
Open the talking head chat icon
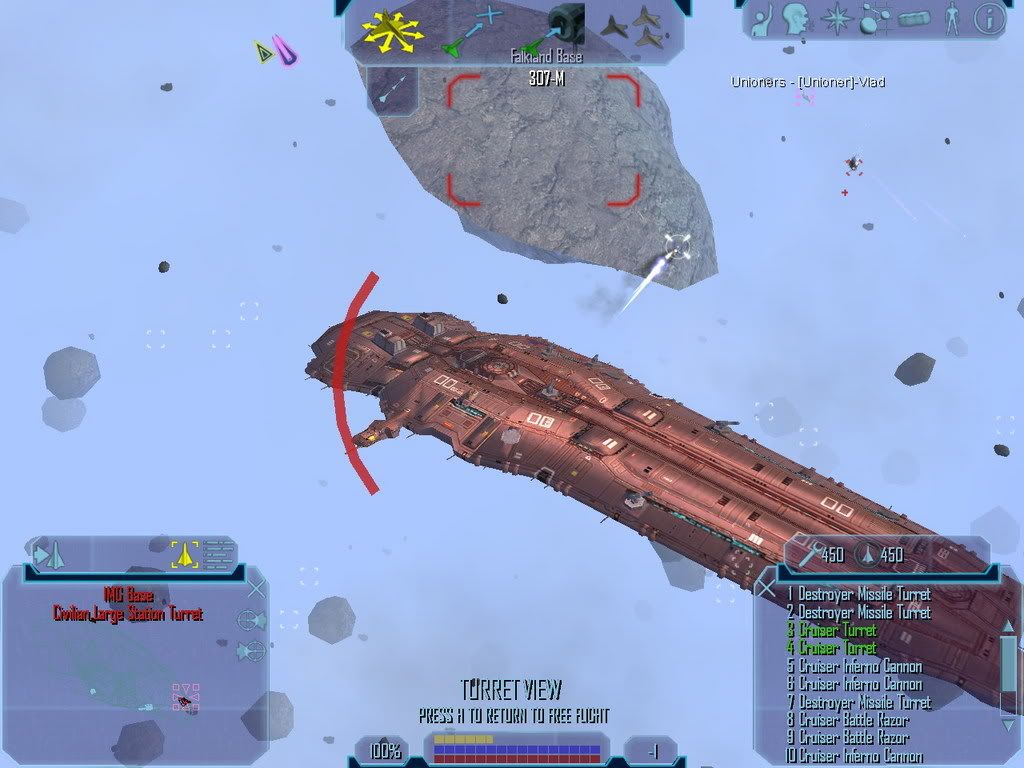(x=796, y=19)
